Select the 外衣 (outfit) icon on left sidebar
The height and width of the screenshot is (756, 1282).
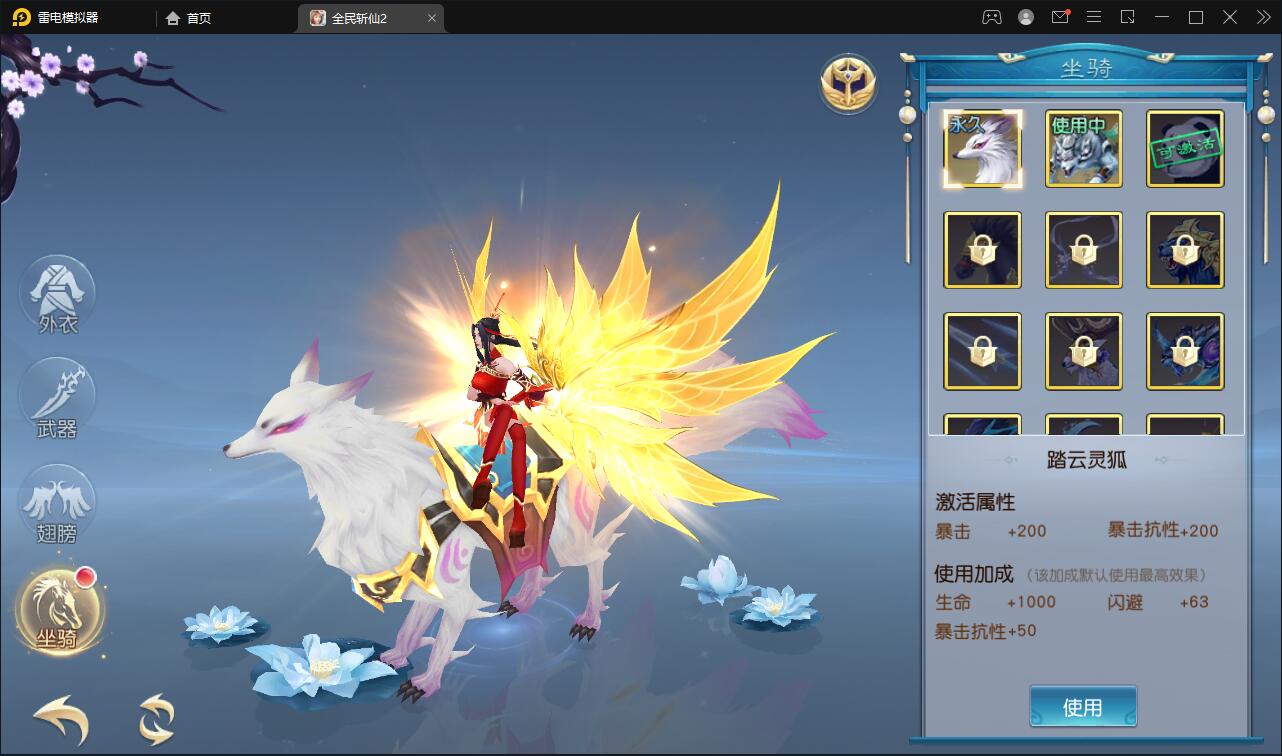tap(57, 292)
